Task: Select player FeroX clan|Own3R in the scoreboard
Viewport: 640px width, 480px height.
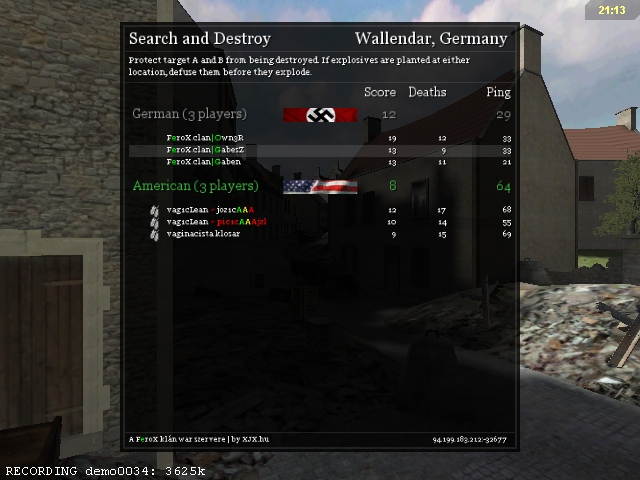Action: pyautogui.click(x=205, y=138)
